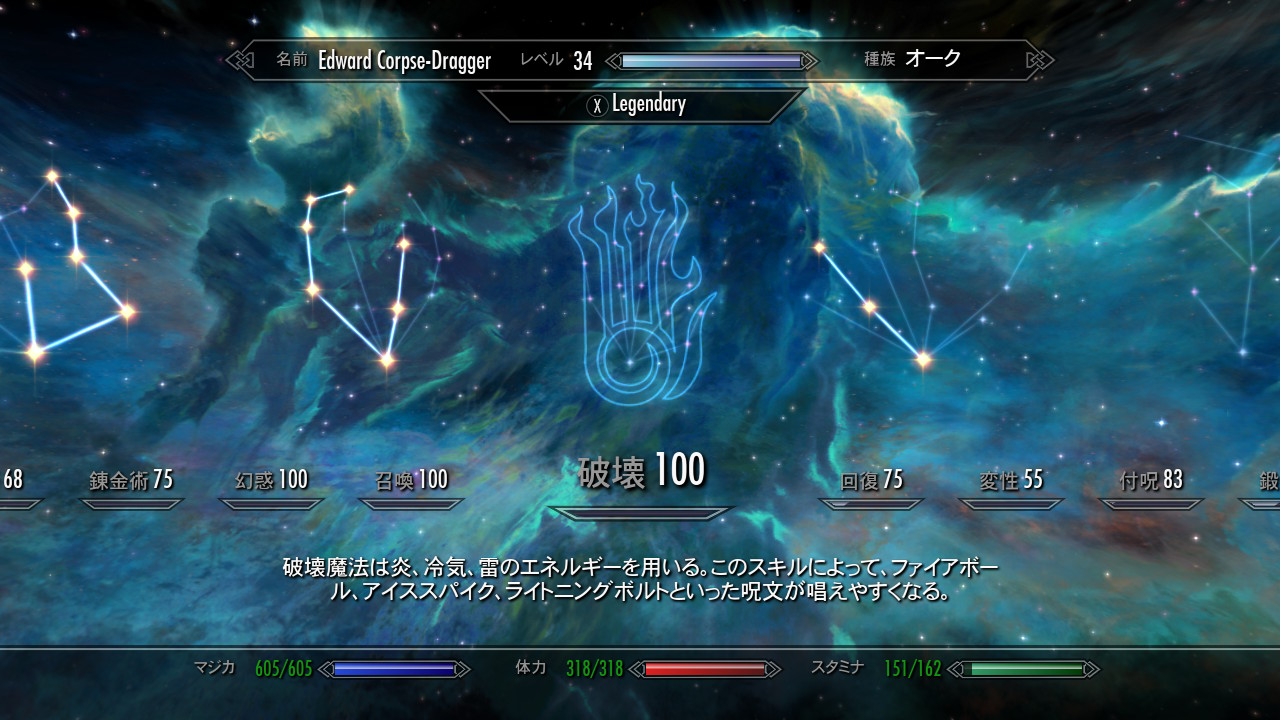Switch to the 付呪 83 enchanting skill
This screenshot has height=720, width=1280.
[x=1151, y=481]
